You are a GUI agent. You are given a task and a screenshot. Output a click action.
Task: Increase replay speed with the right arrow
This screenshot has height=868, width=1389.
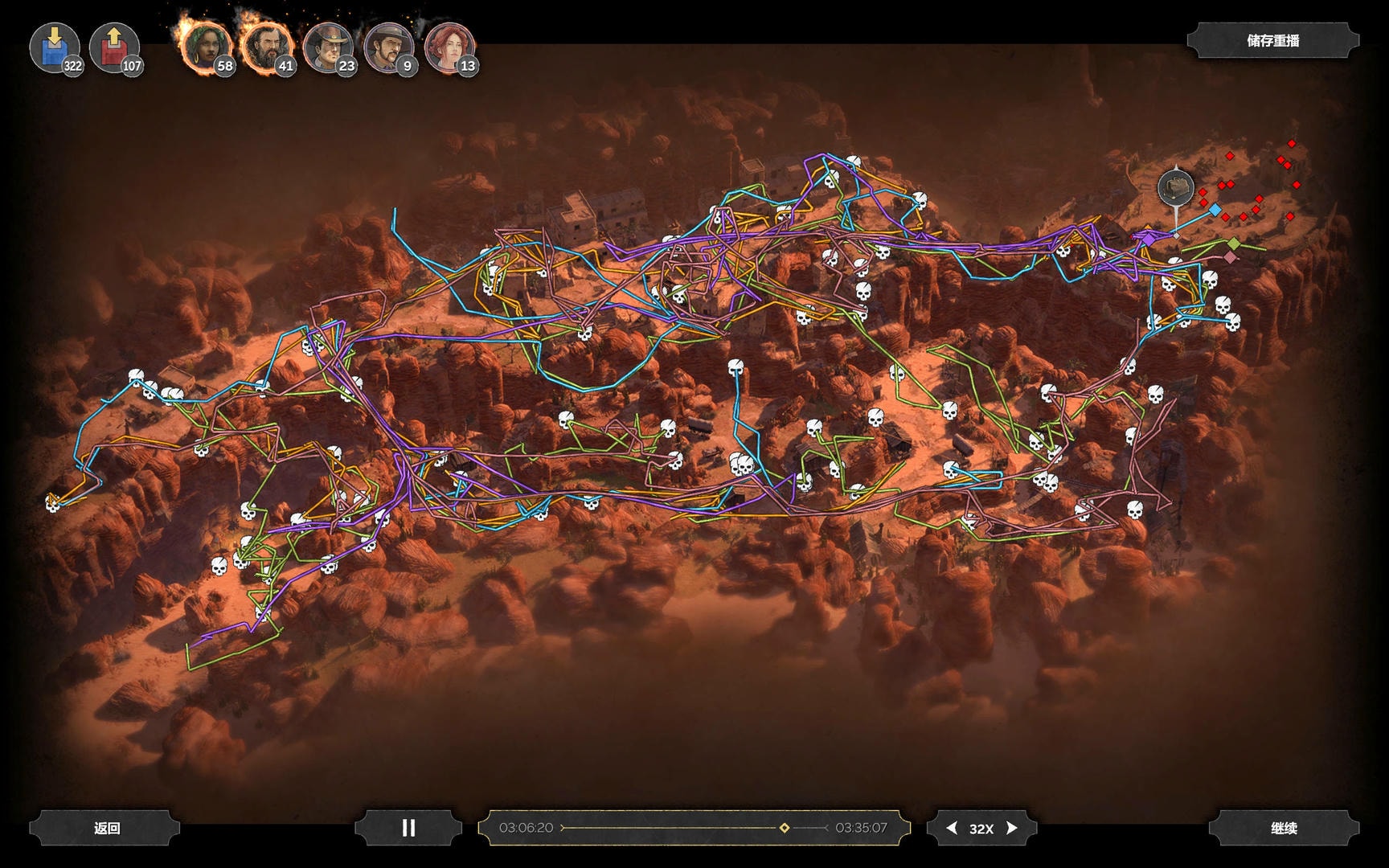(1012, 828)
